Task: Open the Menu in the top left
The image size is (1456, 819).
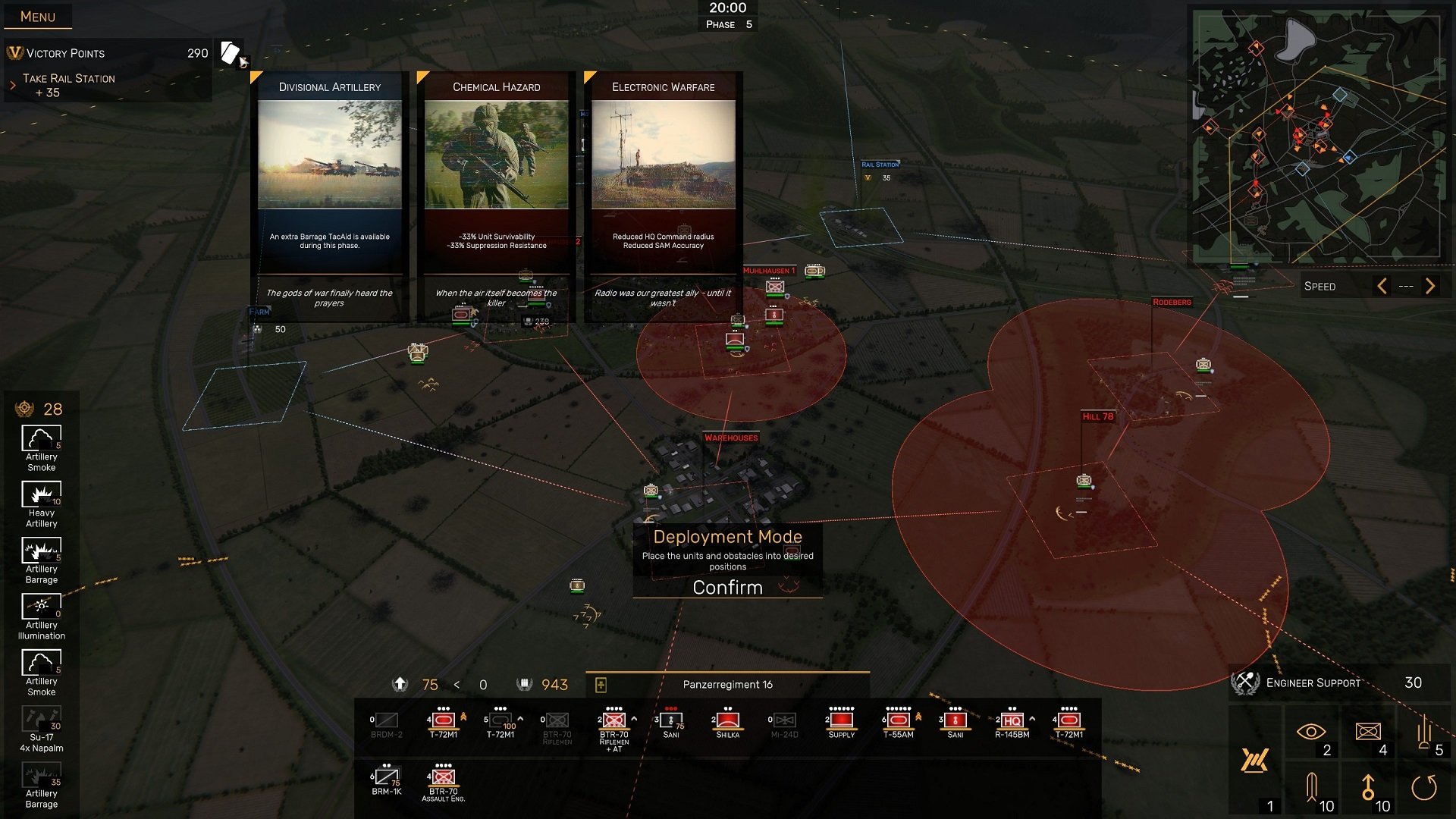Action: point(38,16)
